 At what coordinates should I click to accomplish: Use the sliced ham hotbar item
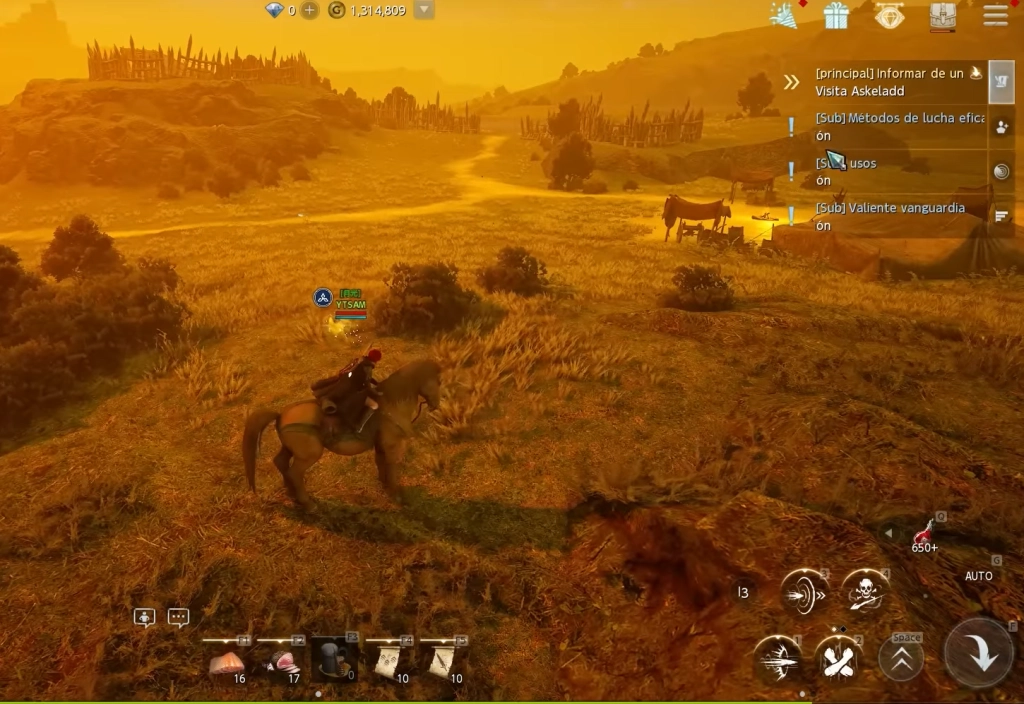(282, 662)
